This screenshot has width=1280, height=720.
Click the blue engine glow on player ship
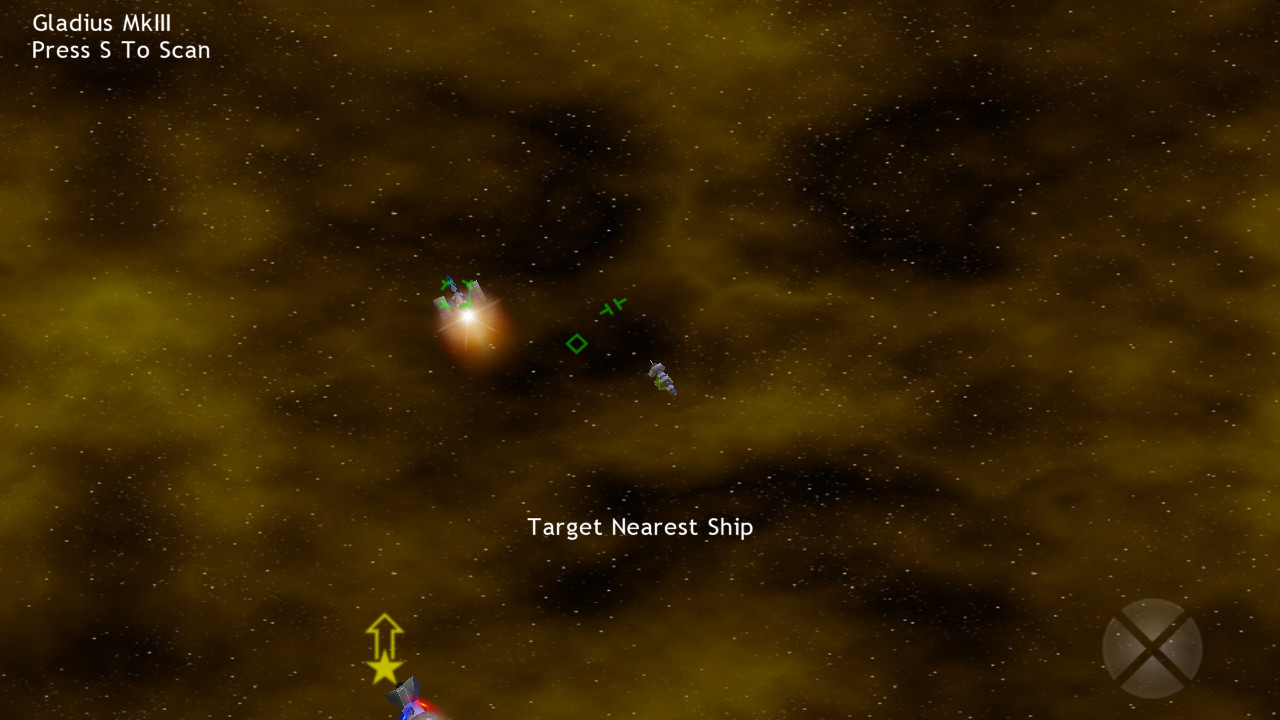(x=406, y=715)
